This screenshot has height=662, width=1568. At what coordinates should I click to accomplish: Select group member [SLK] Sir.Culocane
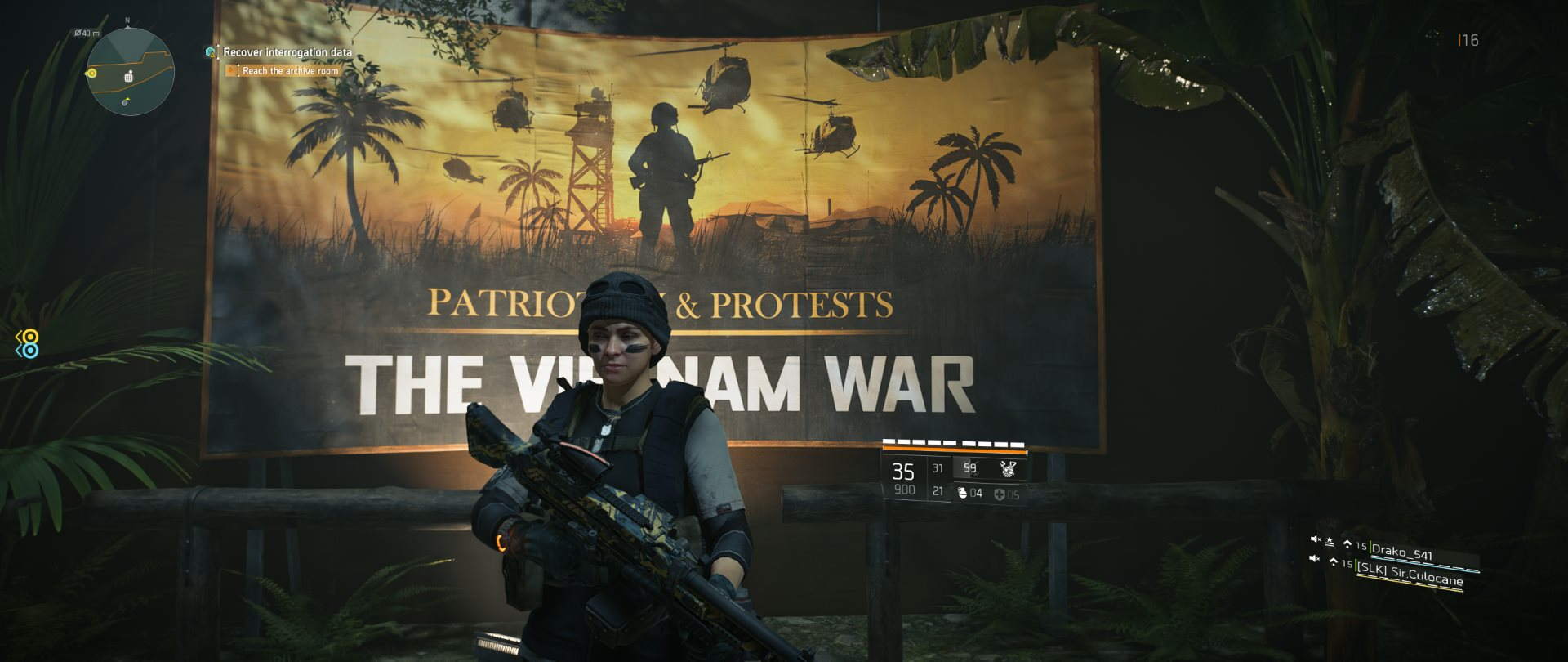(1410, 572)
